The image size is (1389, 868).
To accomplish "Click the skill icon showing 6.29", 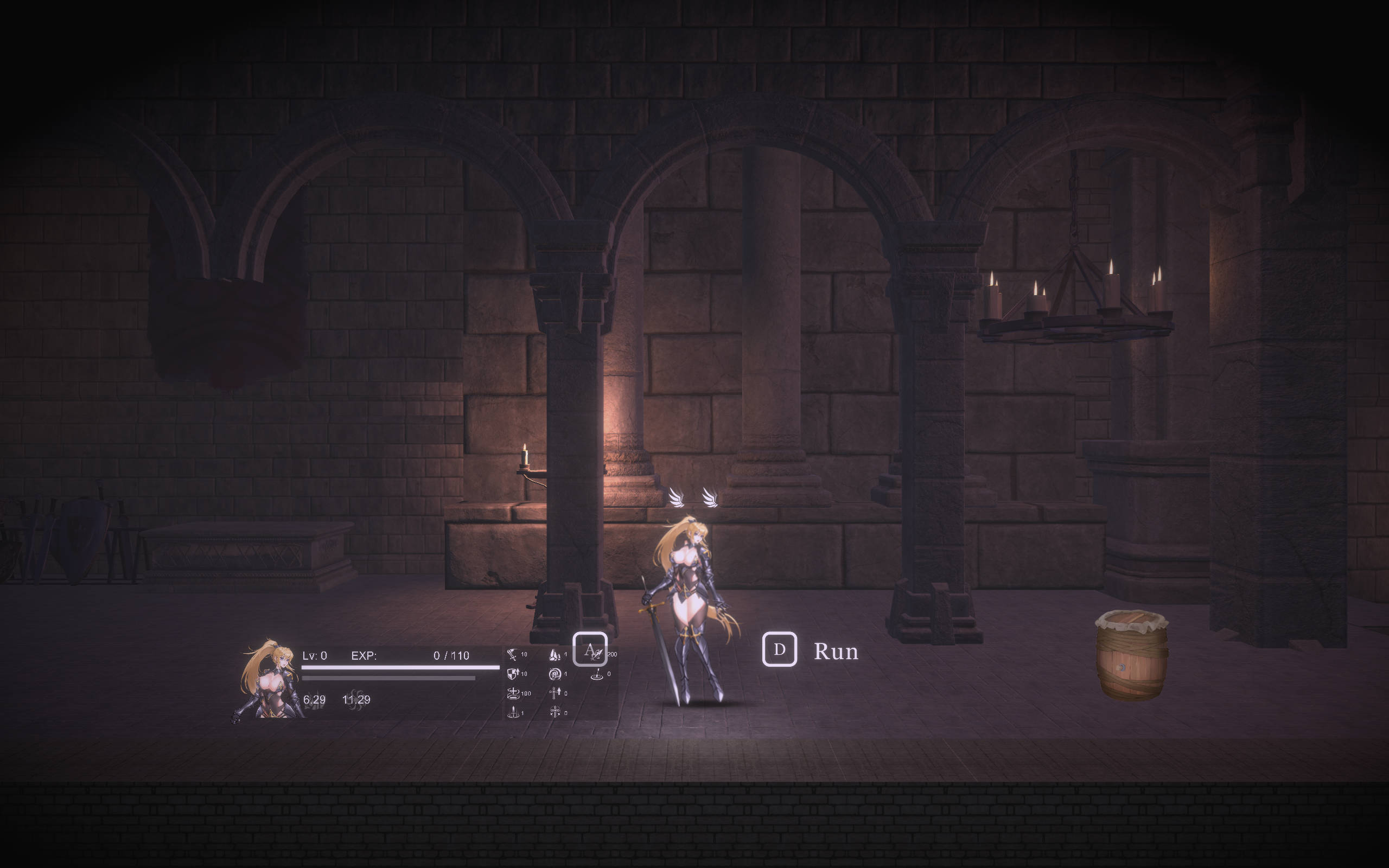I will click(x=314, y=700).
